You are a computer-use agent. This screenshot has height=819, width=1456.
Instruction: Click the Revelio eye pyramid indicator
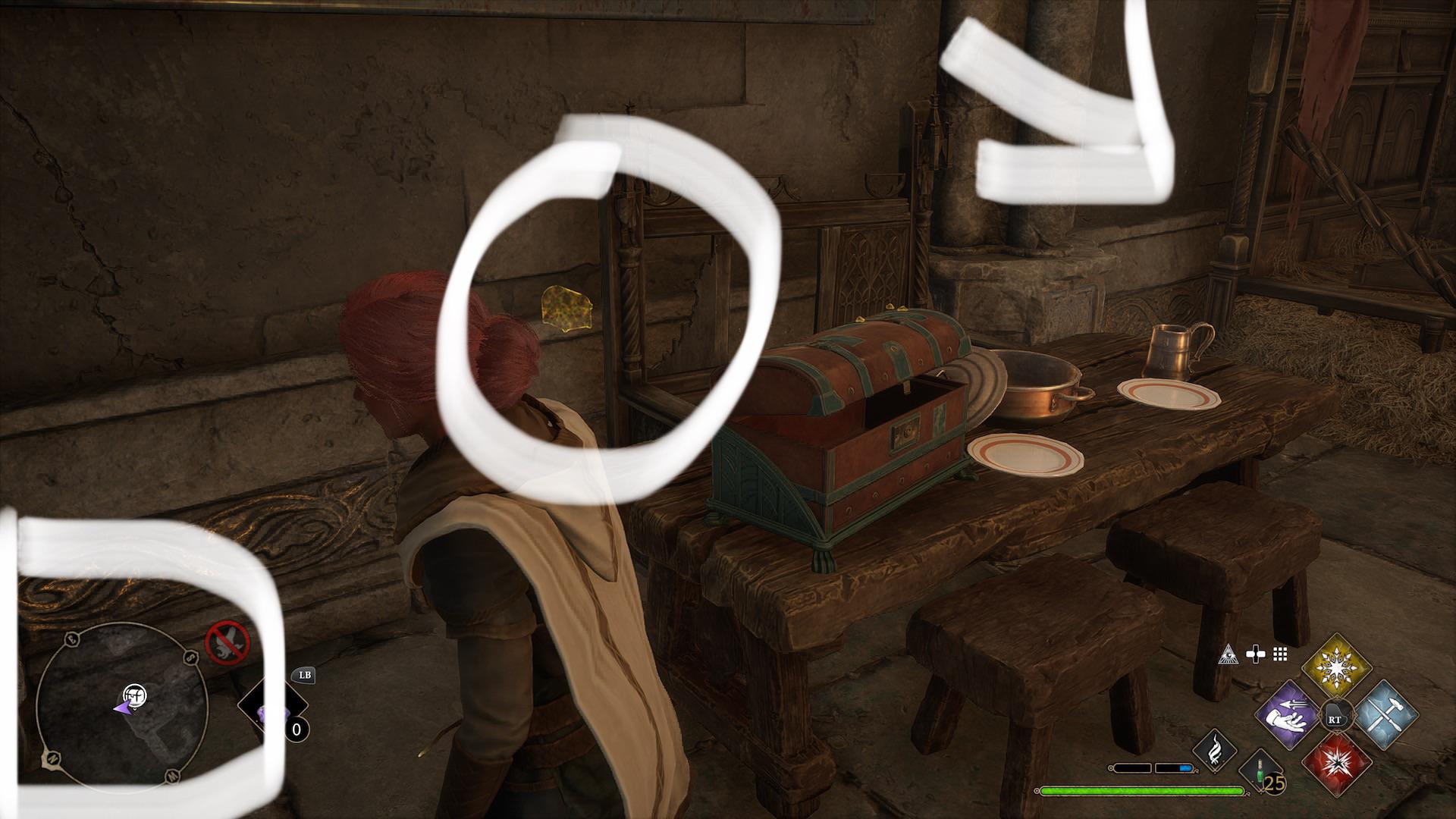pyautogui.click(x=1228, y=654)
